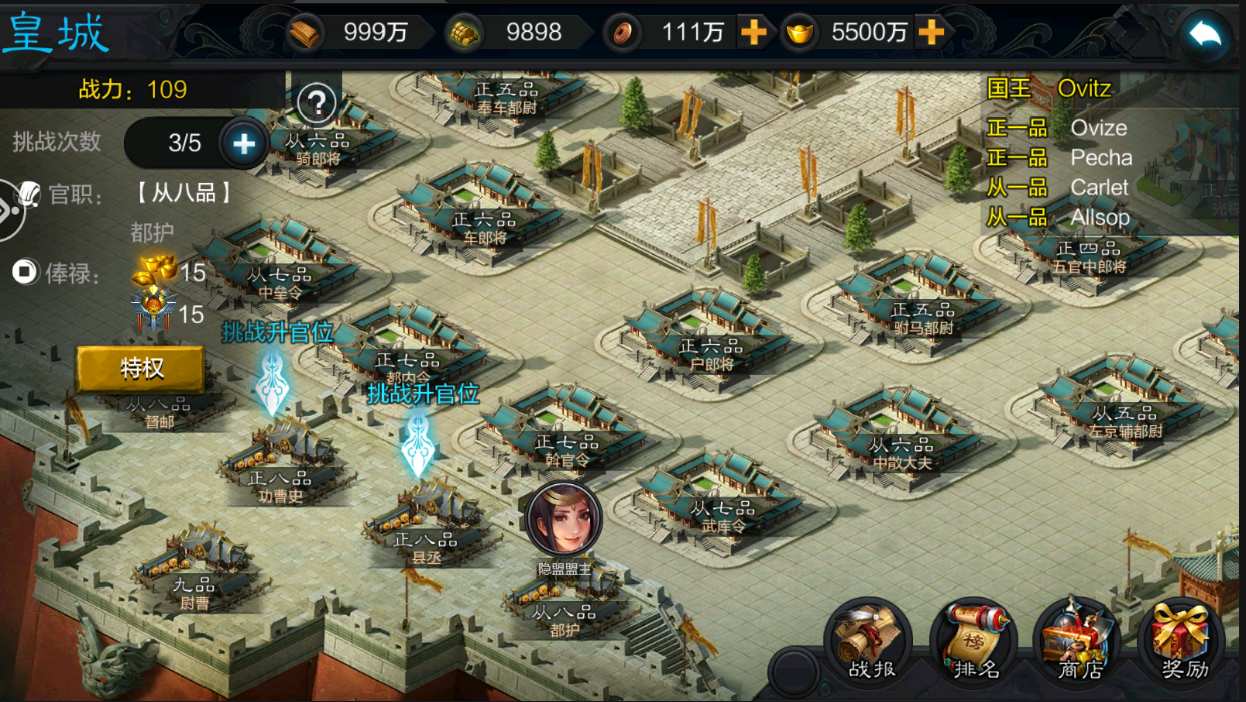Expand the side panel arrow tab

[10, 211]
